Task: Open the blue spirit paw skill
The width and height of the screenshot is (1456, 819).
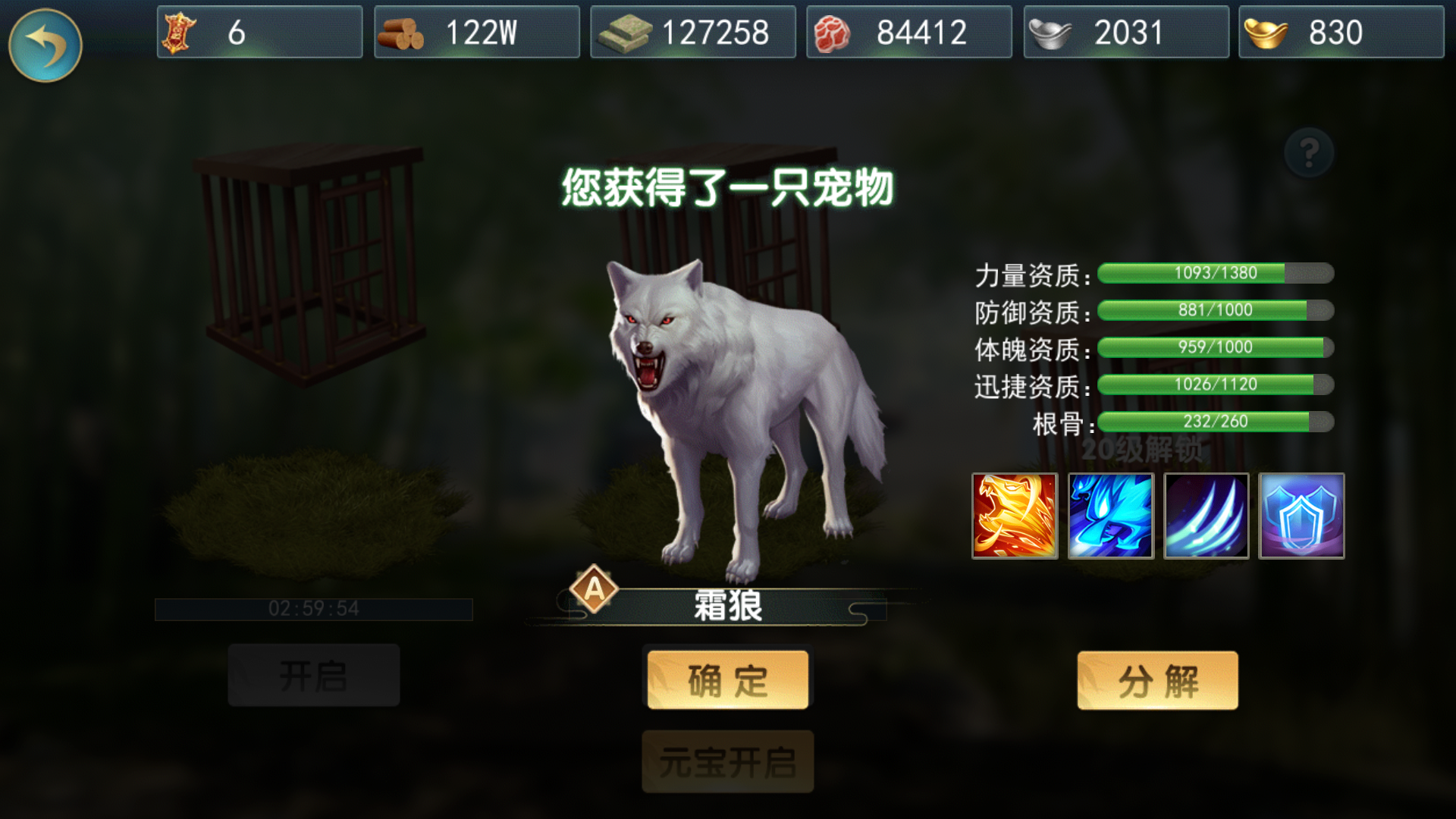Action: [1110, 516]
